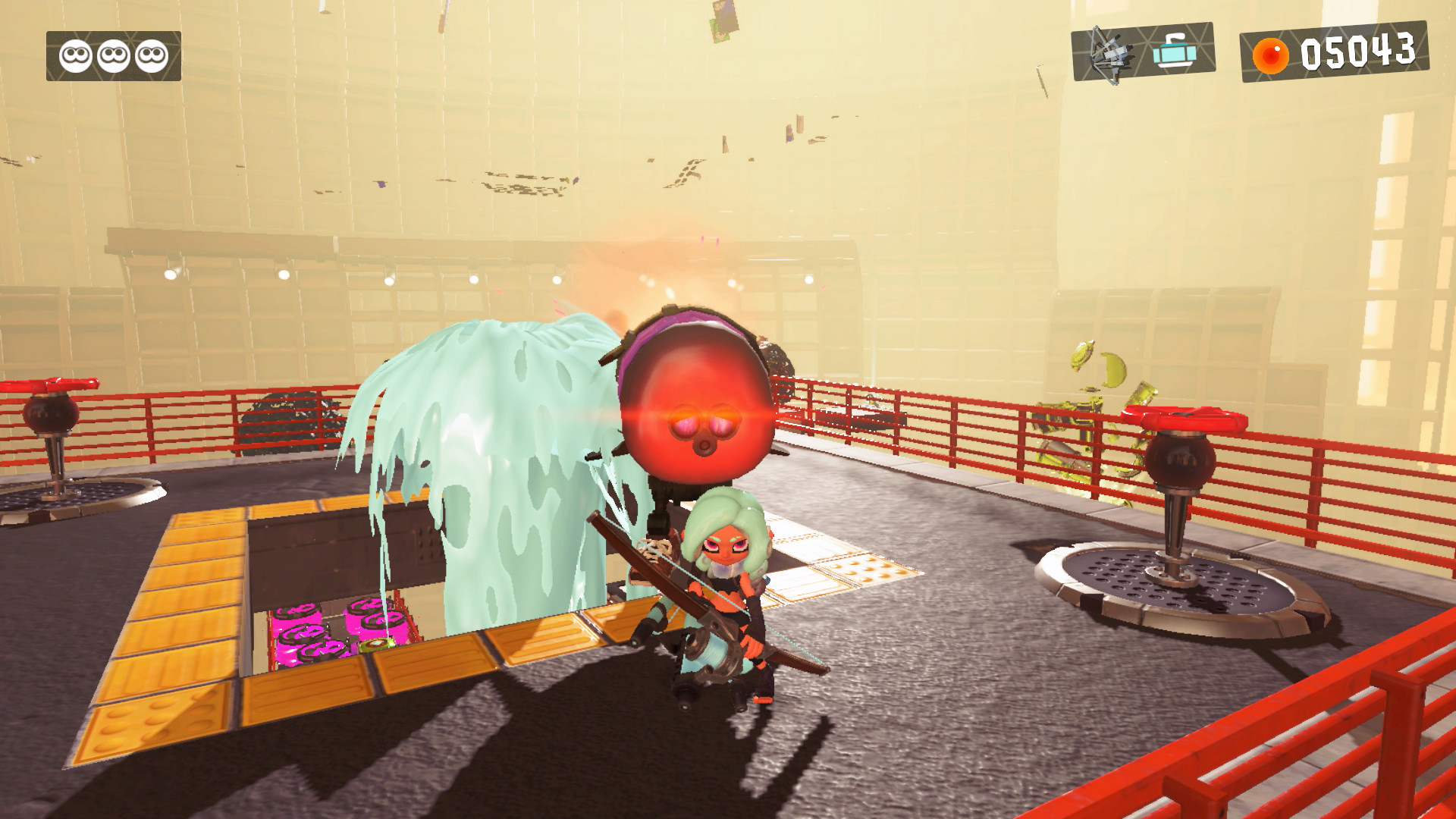Image resolution: width=1456 pixels, height=819 pixels.
Task: Click the orange Power Egg icon
Action: click(1272, 54)
